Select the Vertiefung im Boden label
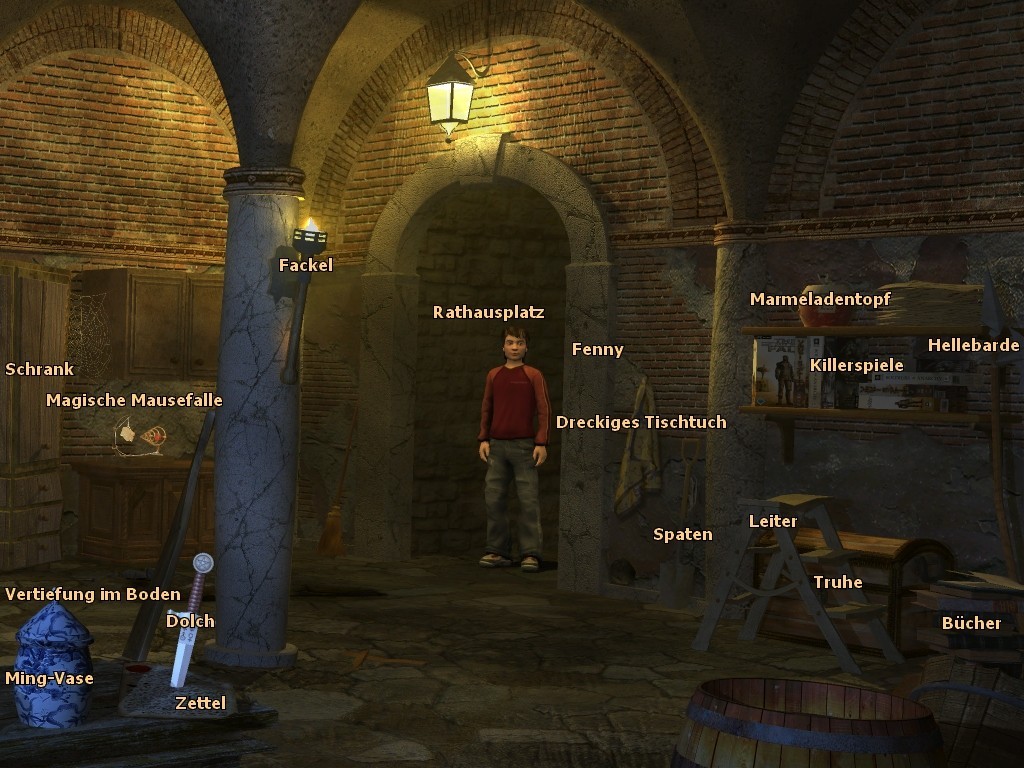 (93, 594)
